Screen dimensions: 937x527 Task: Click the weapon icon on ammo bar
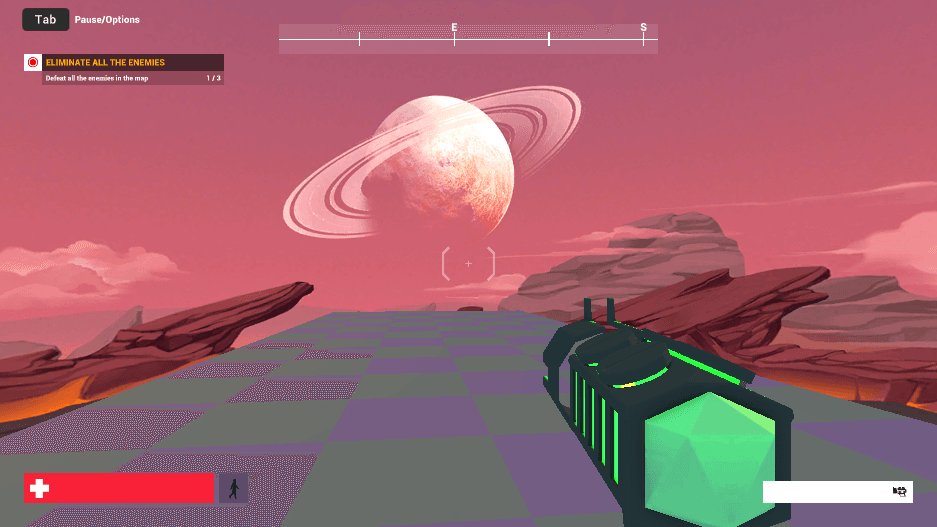(x=899, y=491)
